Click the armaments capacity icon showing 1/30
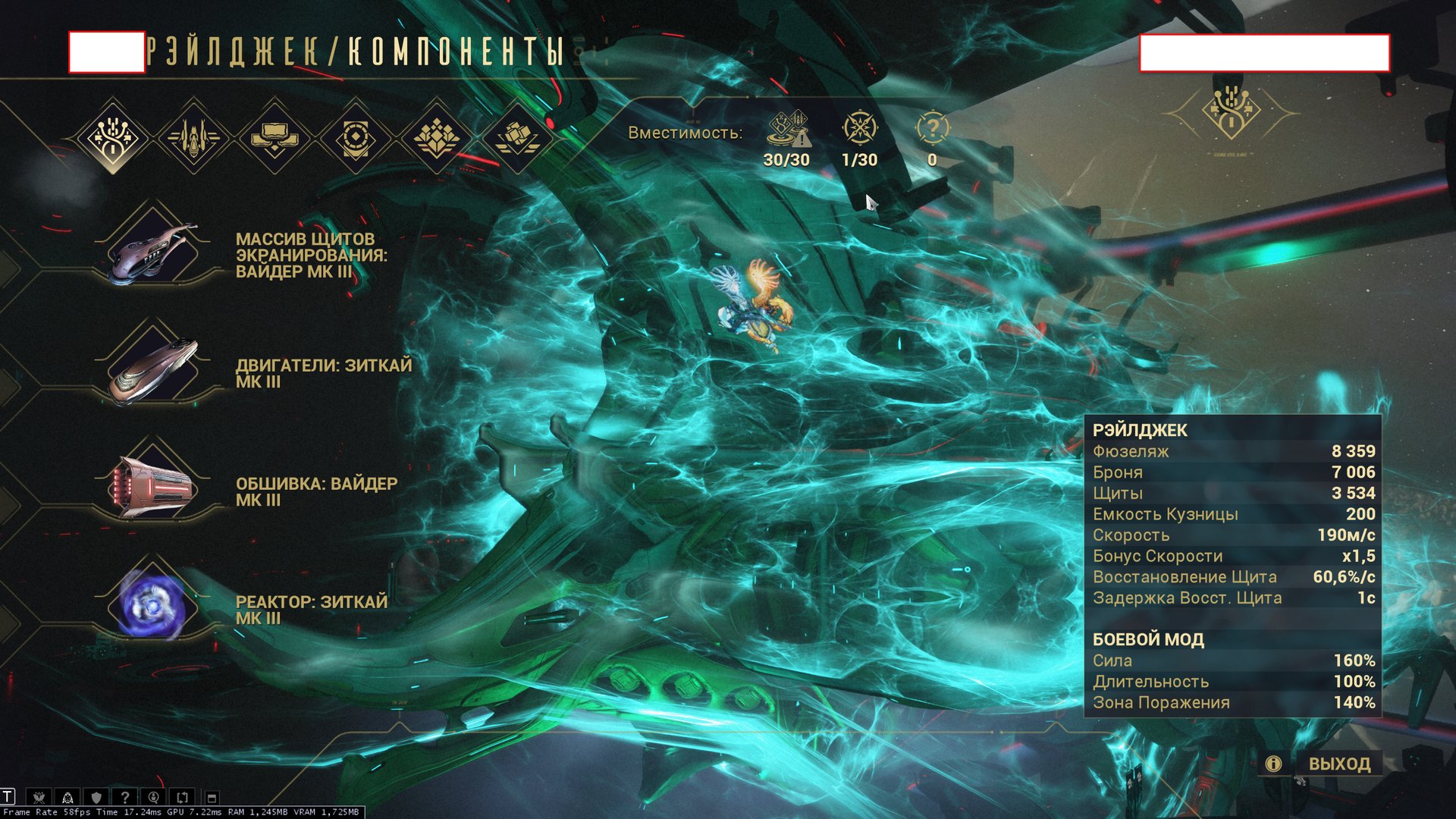Viewport: 1456px width, 819px height. [x=859, y=129]
